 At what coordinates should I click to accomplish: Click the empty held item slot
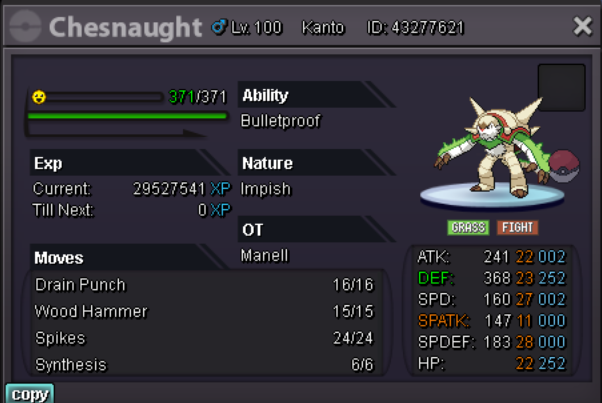point(561,87)
